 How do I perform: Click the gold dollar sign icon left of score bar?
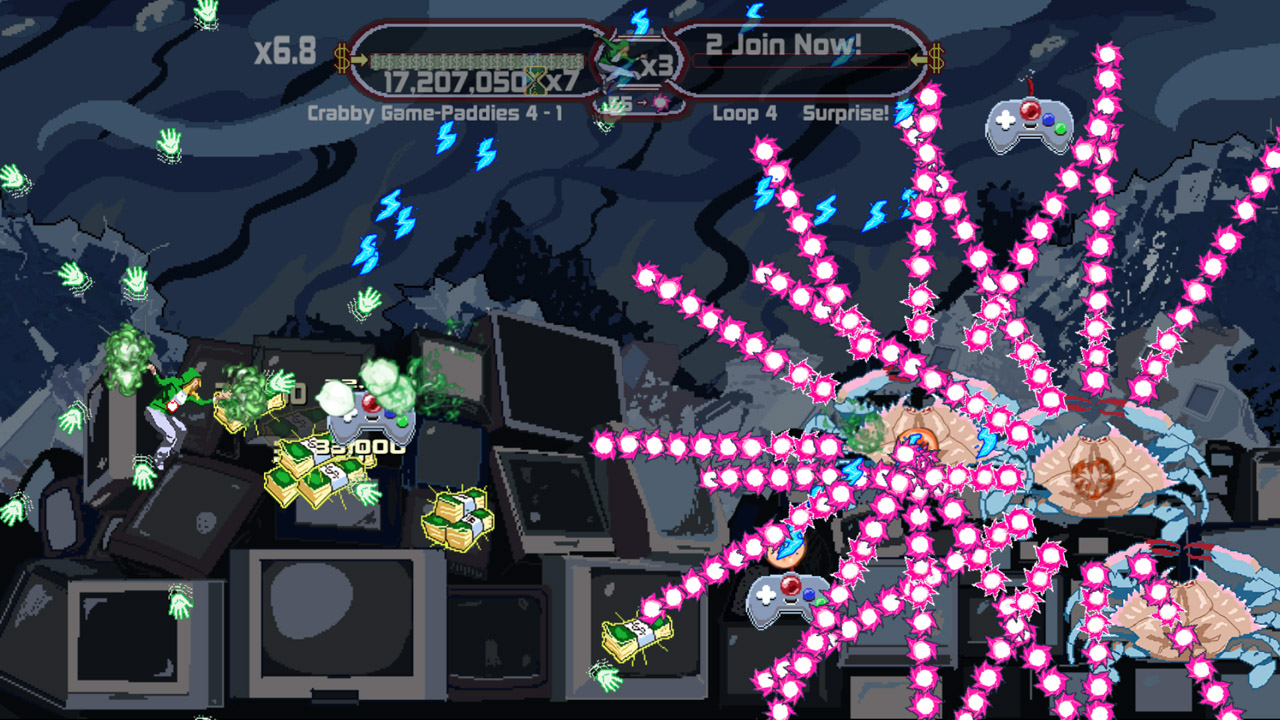[342, 58]
